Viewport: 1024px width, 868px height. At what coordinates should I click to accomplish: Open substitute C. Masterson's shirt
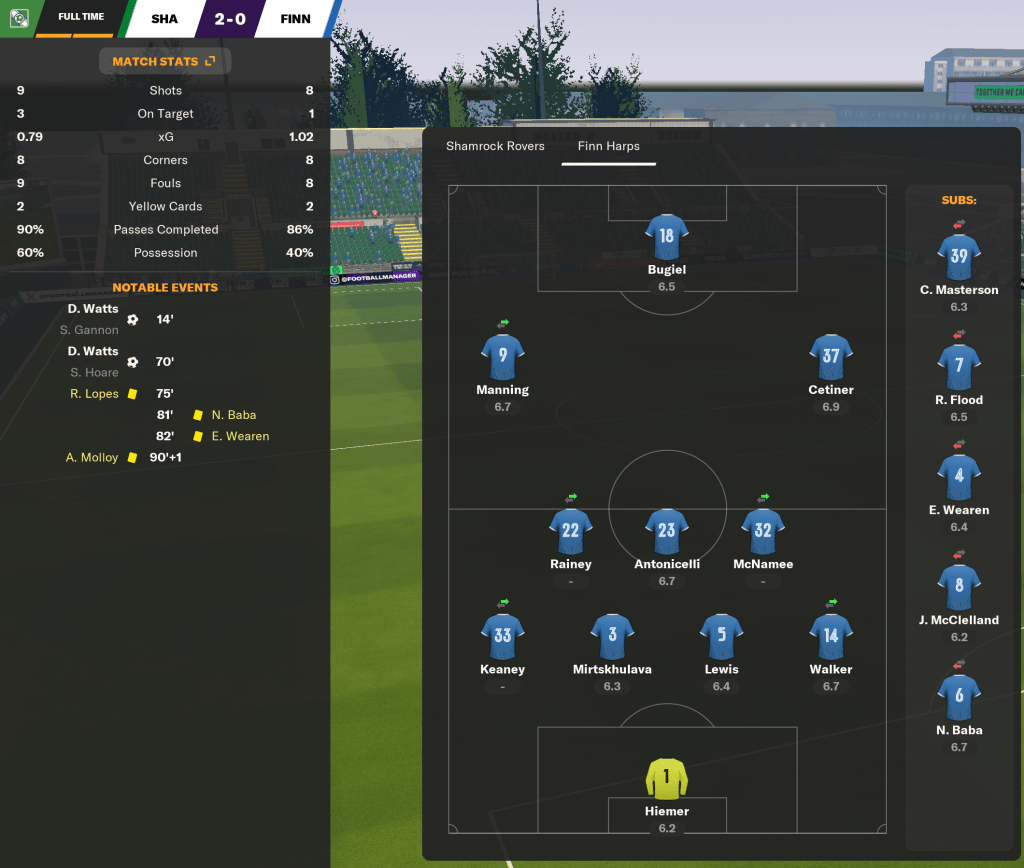point(958,256)
